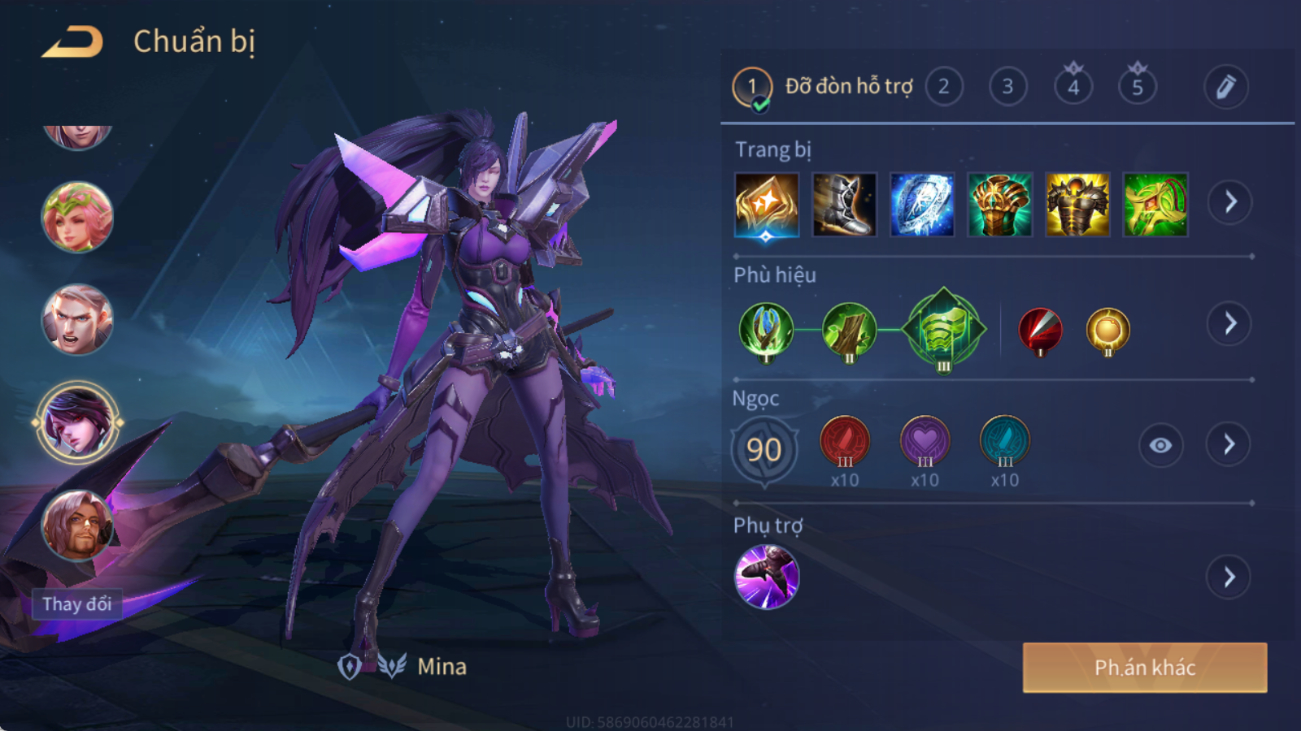Switch to preset tab number 3

[1007, 87]
